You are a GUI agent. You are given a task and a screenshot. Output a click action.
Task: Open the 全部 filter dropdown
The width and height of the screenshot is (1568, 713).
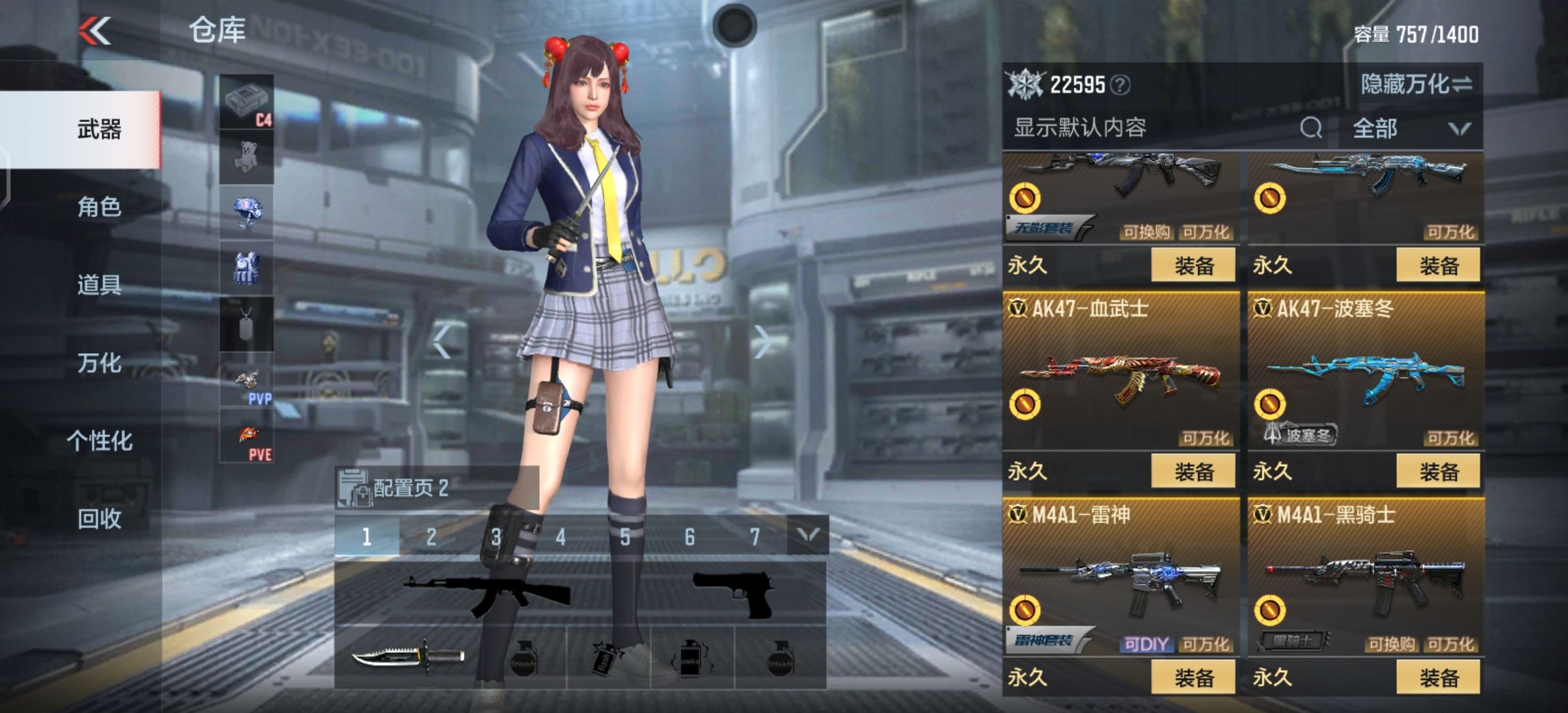1410,128
